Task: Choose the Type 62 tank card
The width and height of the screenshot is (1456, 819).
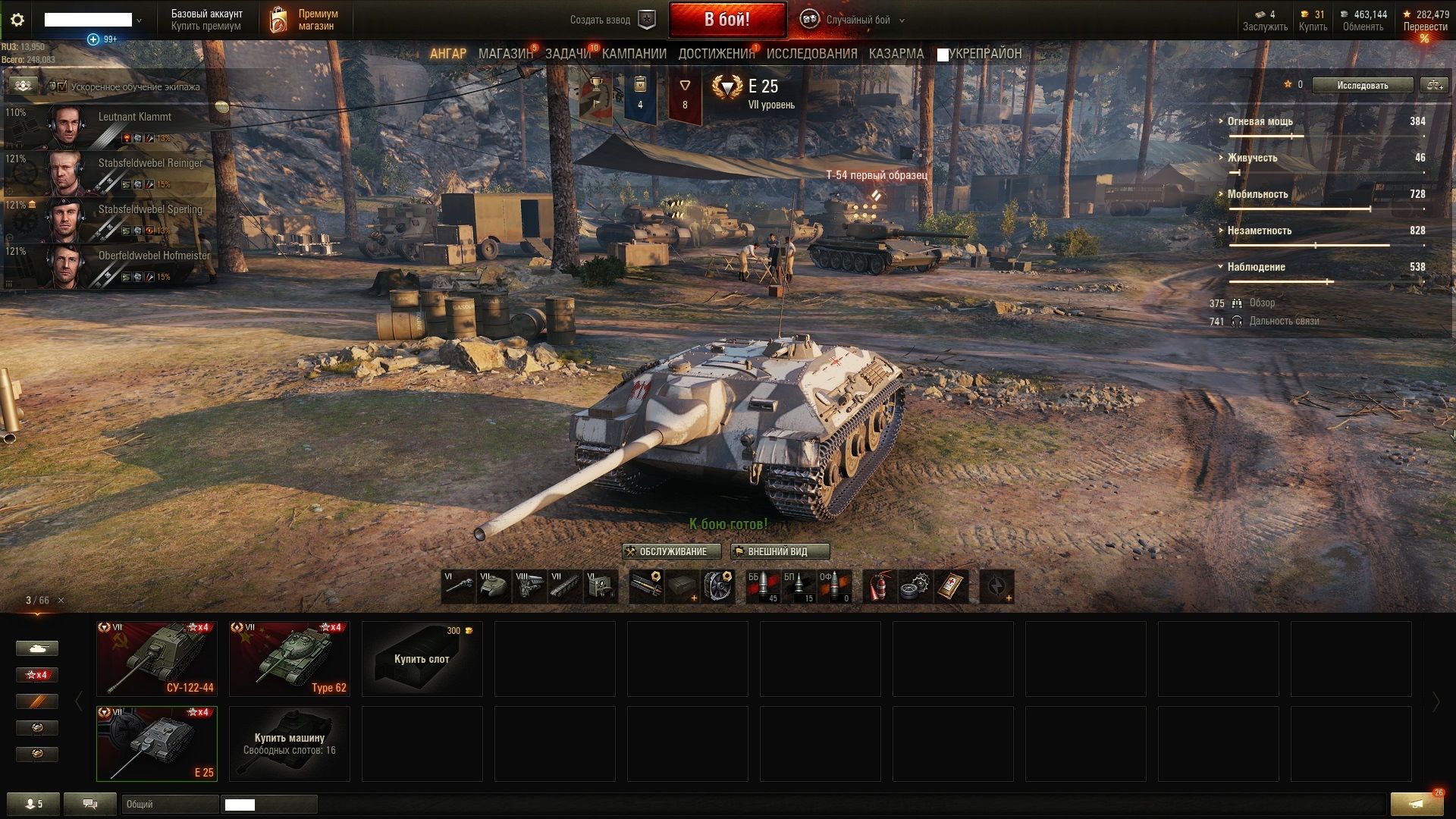Action: pyautogui.click(x=290, y=658)
